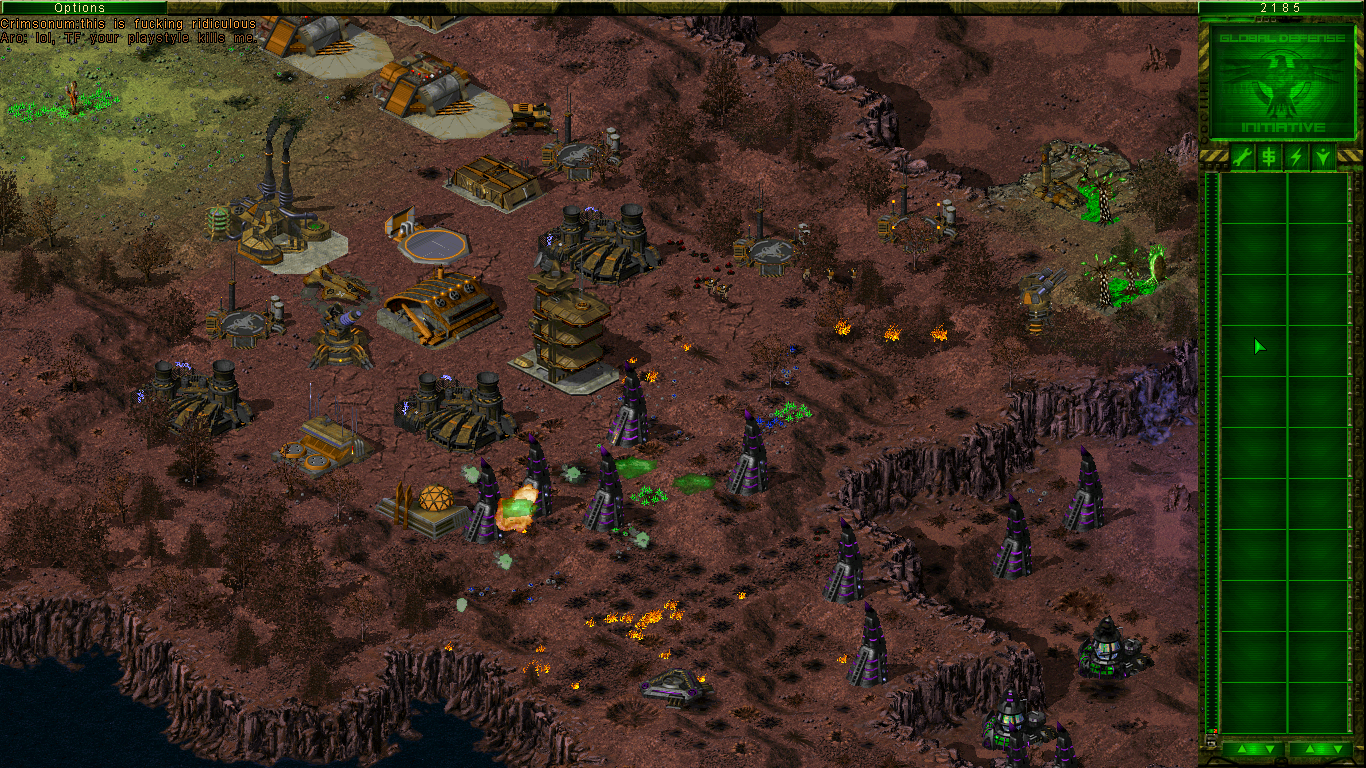Hit the right build column's up arrow

(1308, 749)
